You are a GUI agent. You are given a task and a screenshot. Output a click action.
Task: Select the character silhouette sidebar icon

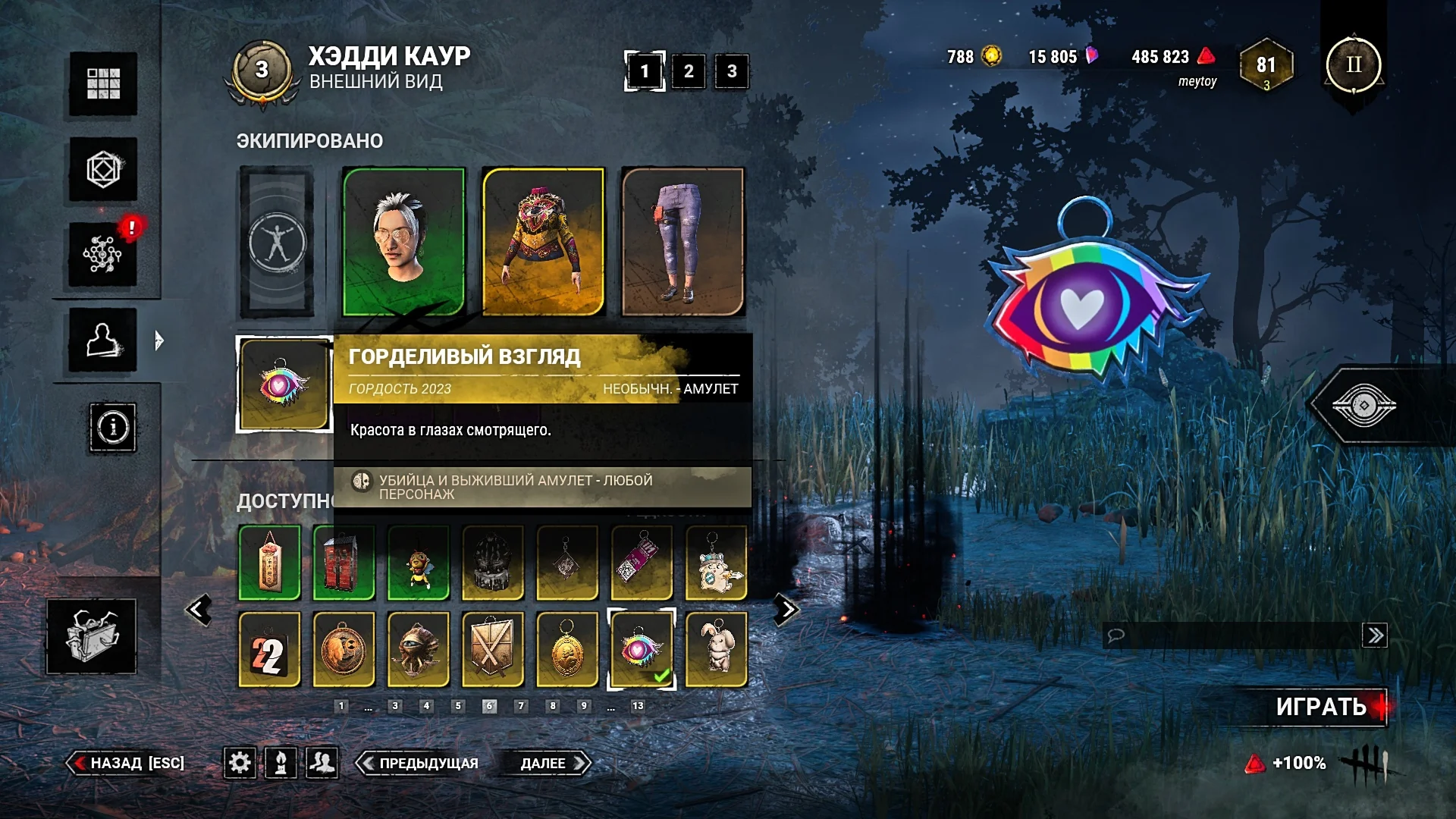(x=102, y=340)
